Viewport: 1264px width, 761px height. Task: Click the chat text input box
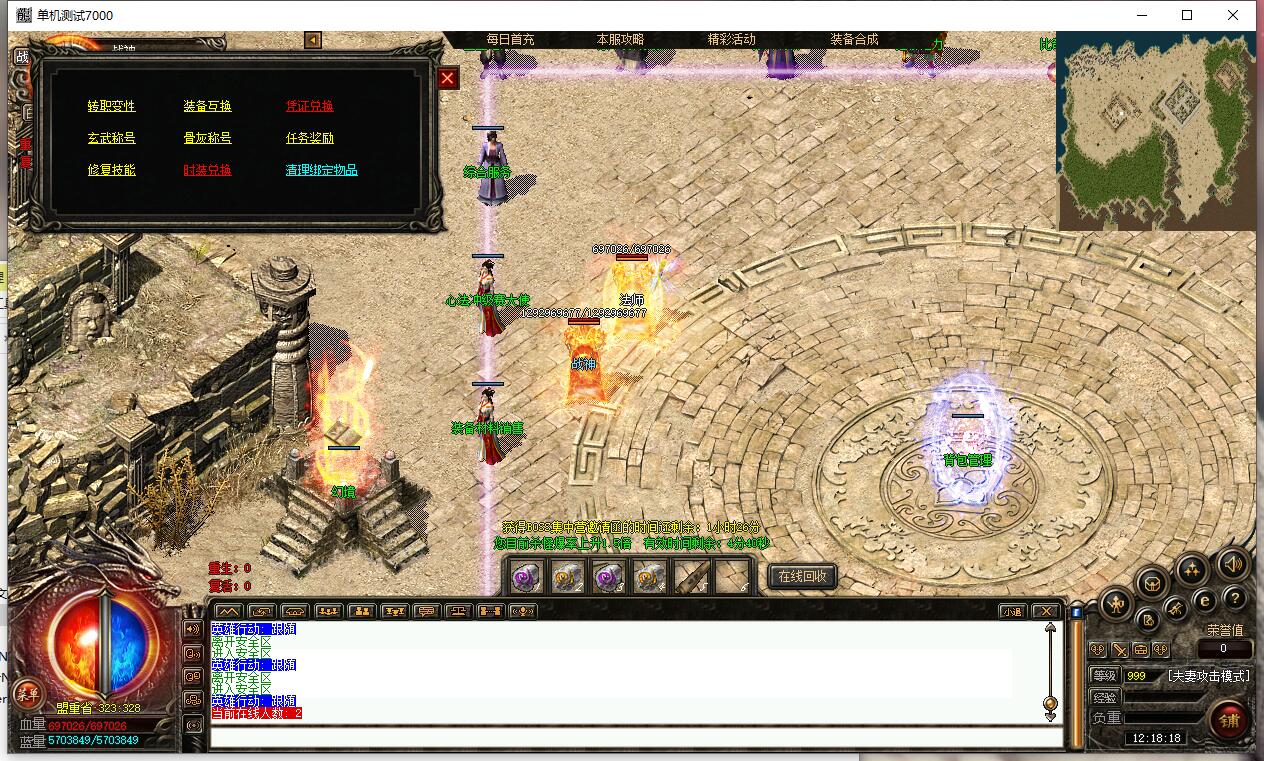[636, 738]
